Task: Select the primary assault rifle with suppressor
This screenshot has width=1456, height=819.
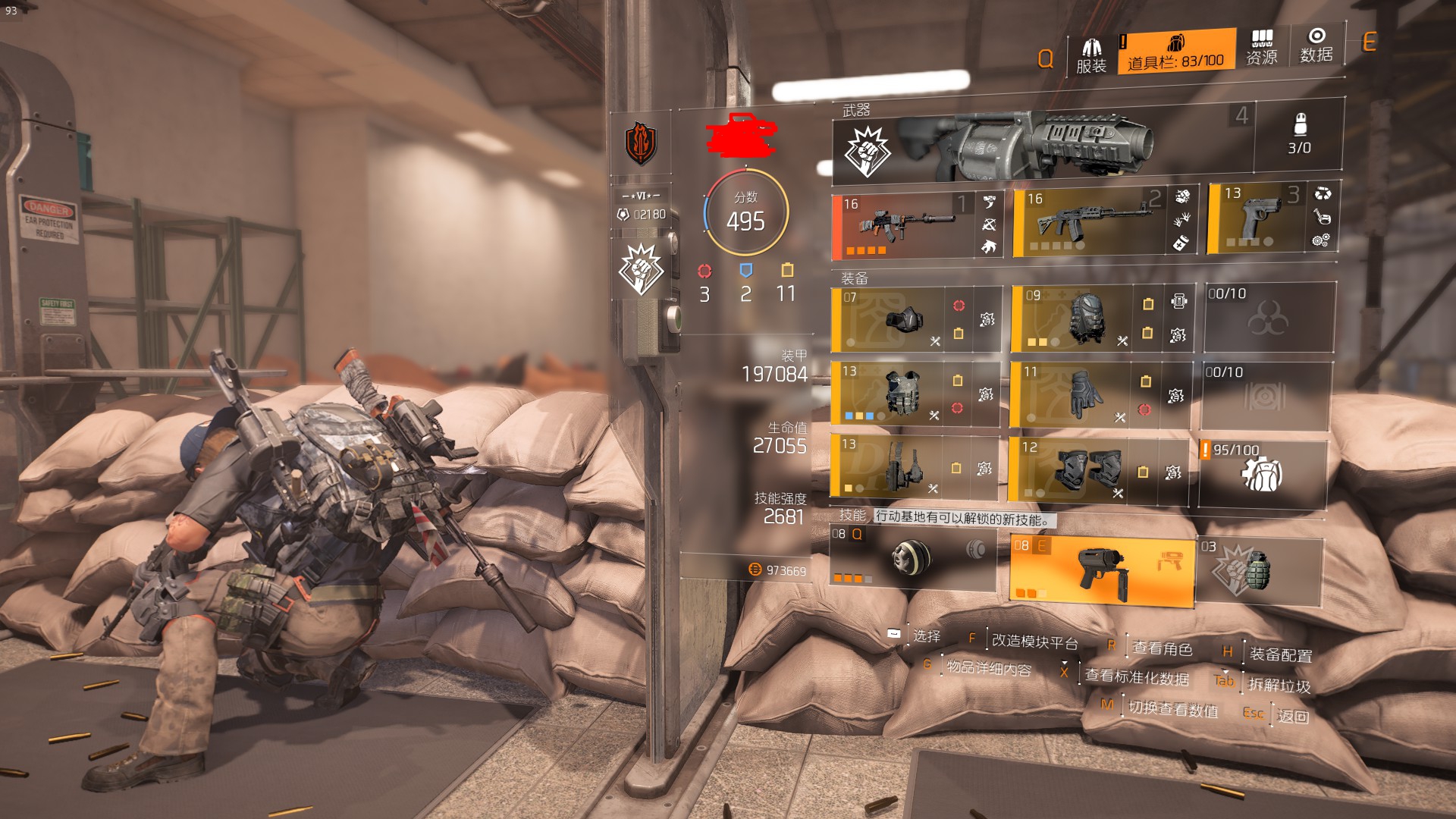Action: point(904,225)
